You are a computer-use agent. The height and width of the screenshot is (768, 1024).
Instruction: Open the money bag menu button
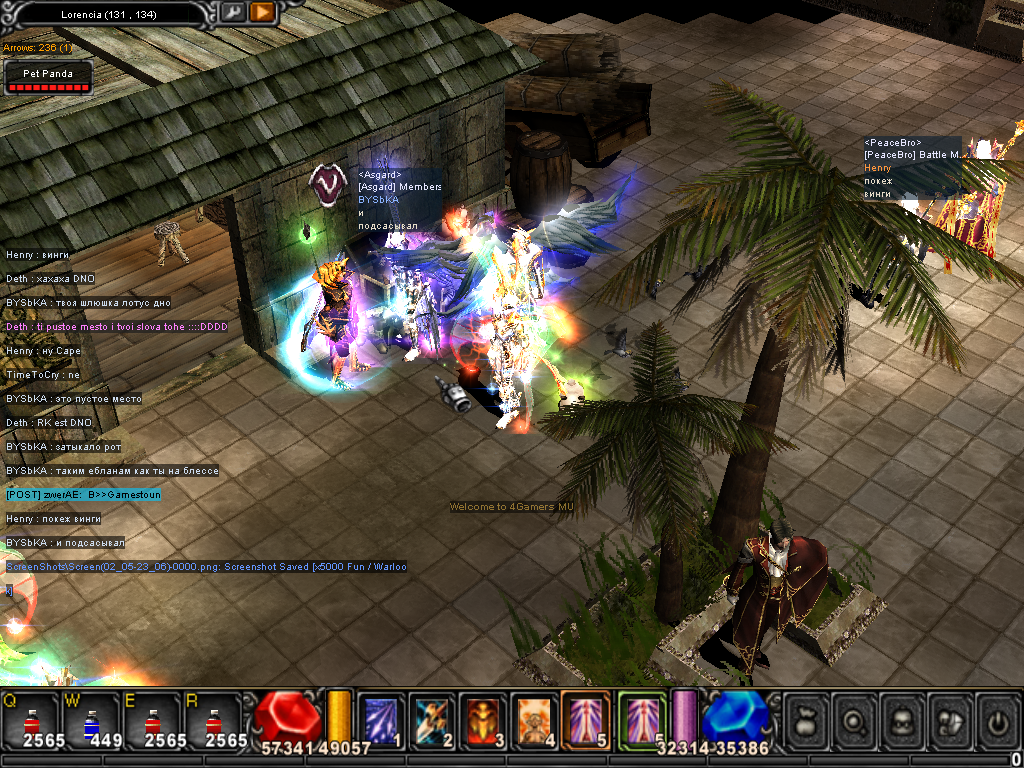pos(808,720)
